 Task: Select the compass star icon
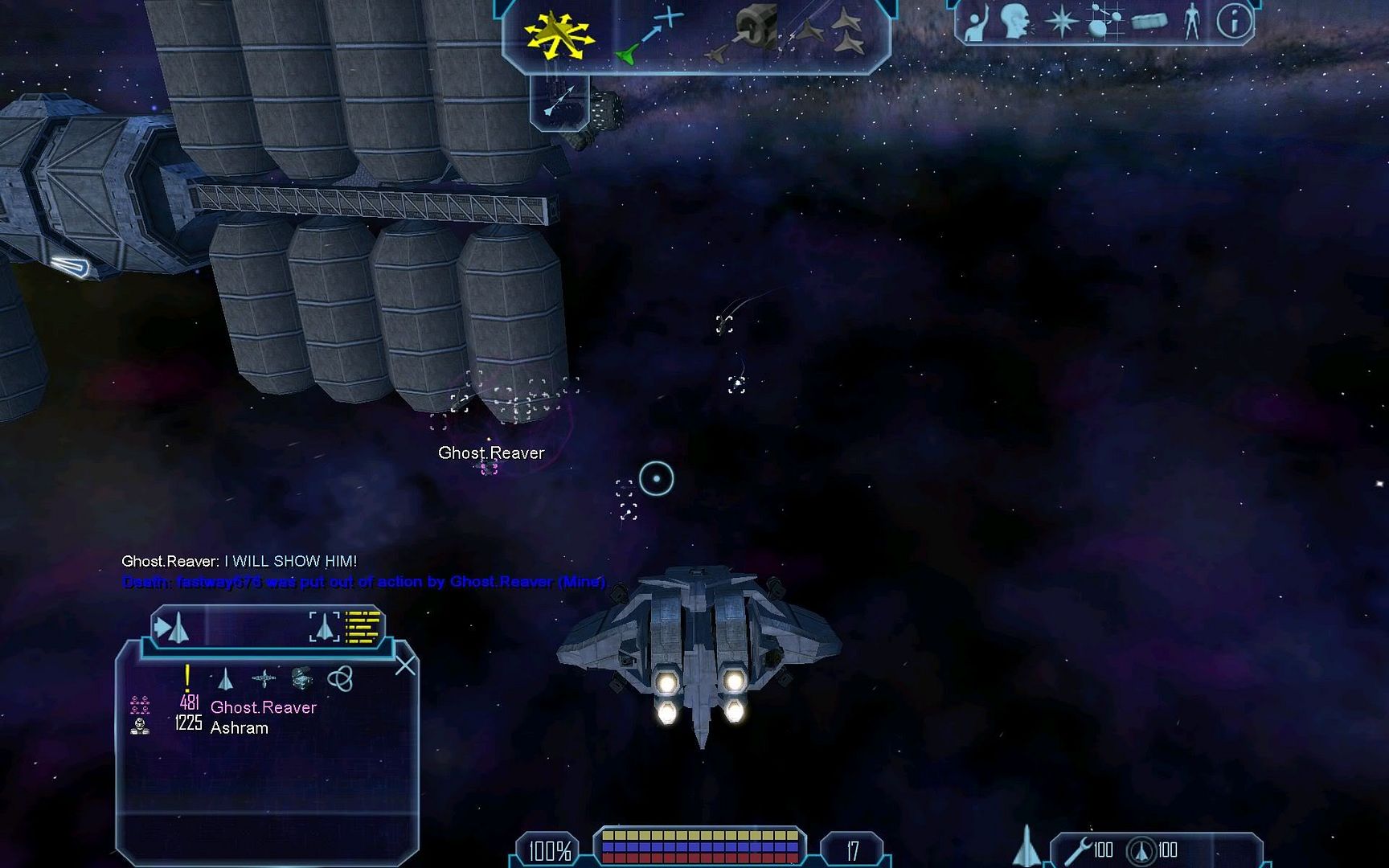1061,22
